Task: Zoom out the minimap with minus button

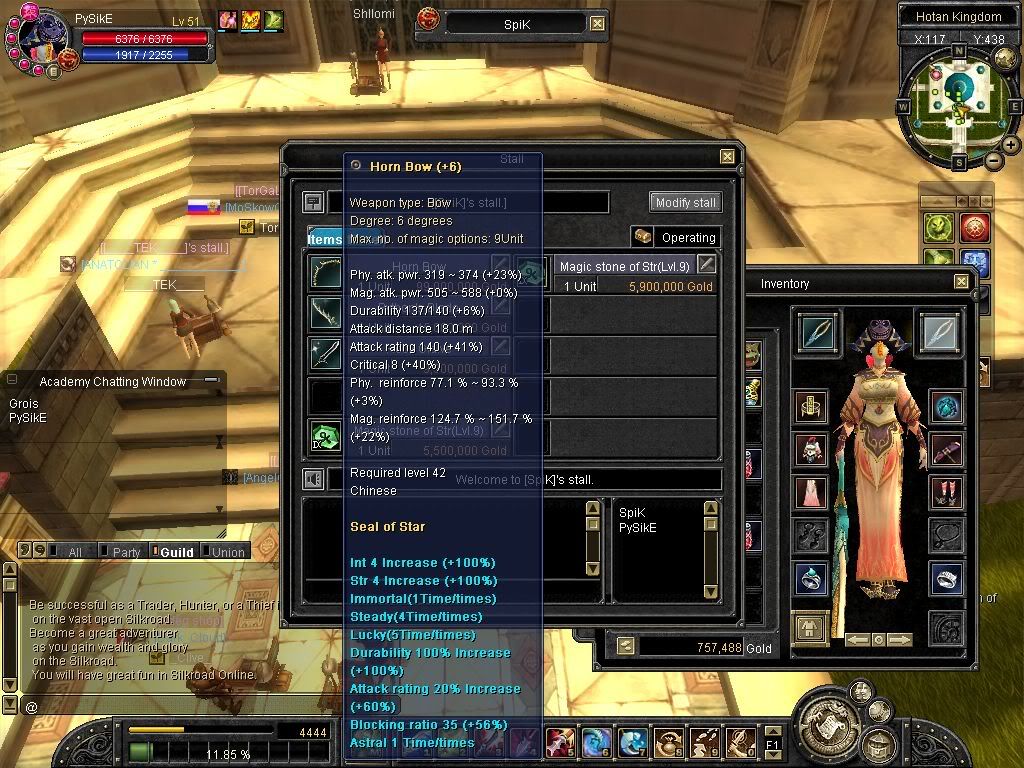Action: coord(993,160)
